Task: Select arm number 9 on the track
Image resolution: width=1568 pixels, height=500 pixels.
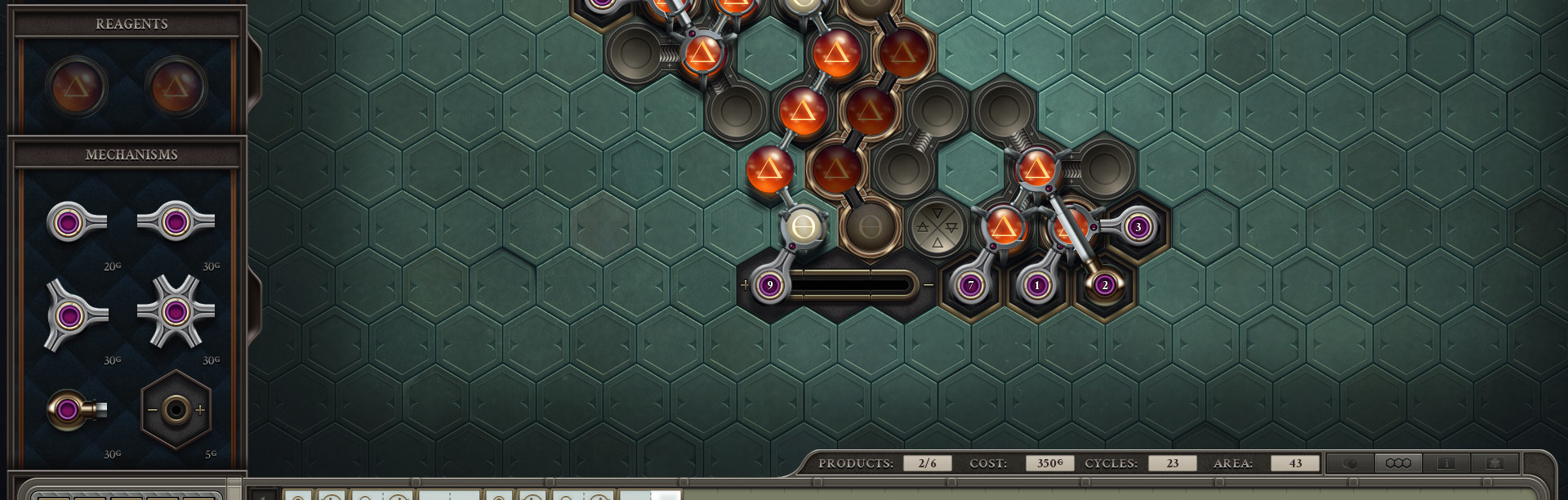Action: point(769,285)
